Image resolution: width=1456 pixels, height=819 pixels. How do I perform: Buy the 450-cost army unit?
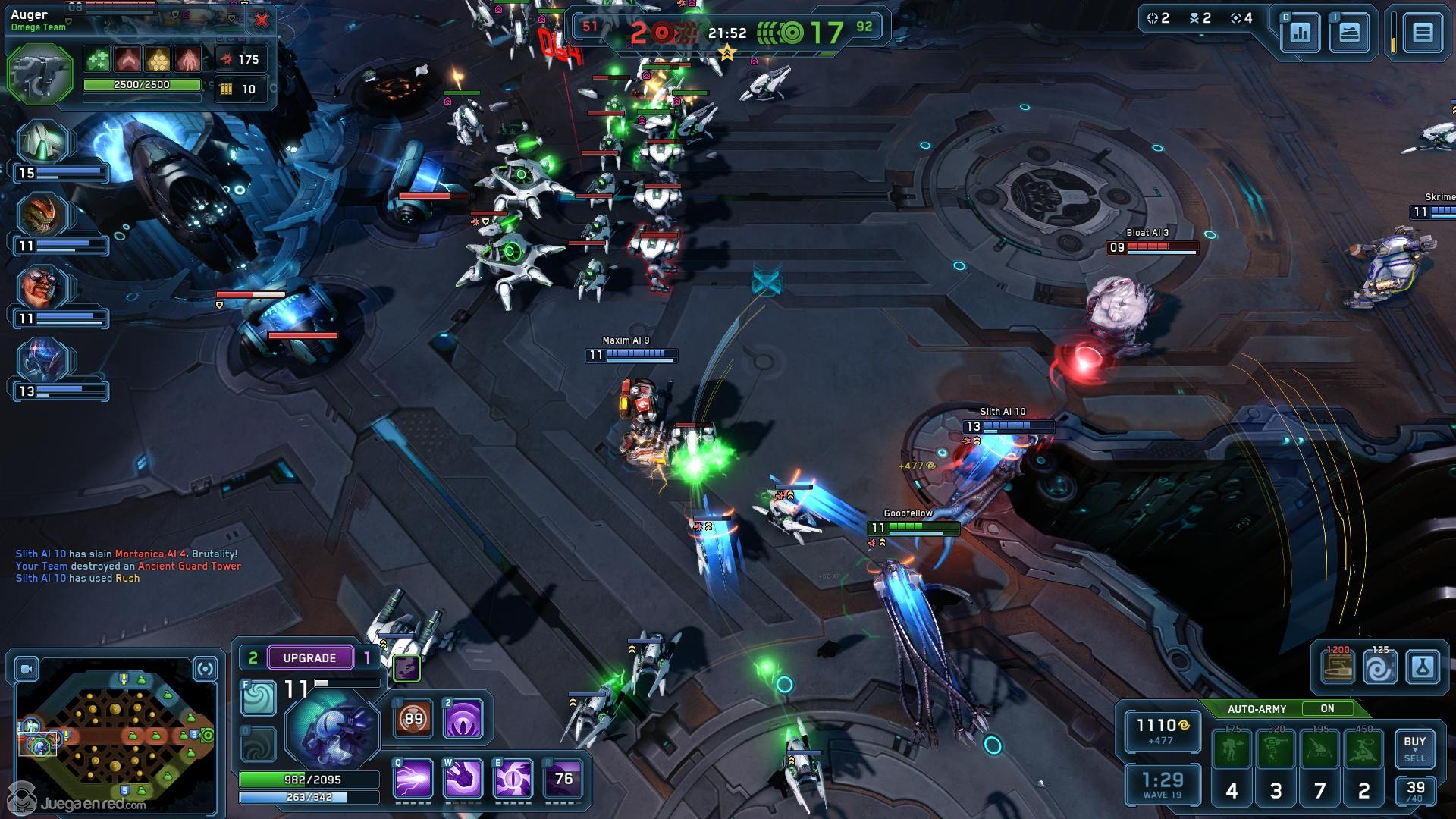[x=1363, y=750]
